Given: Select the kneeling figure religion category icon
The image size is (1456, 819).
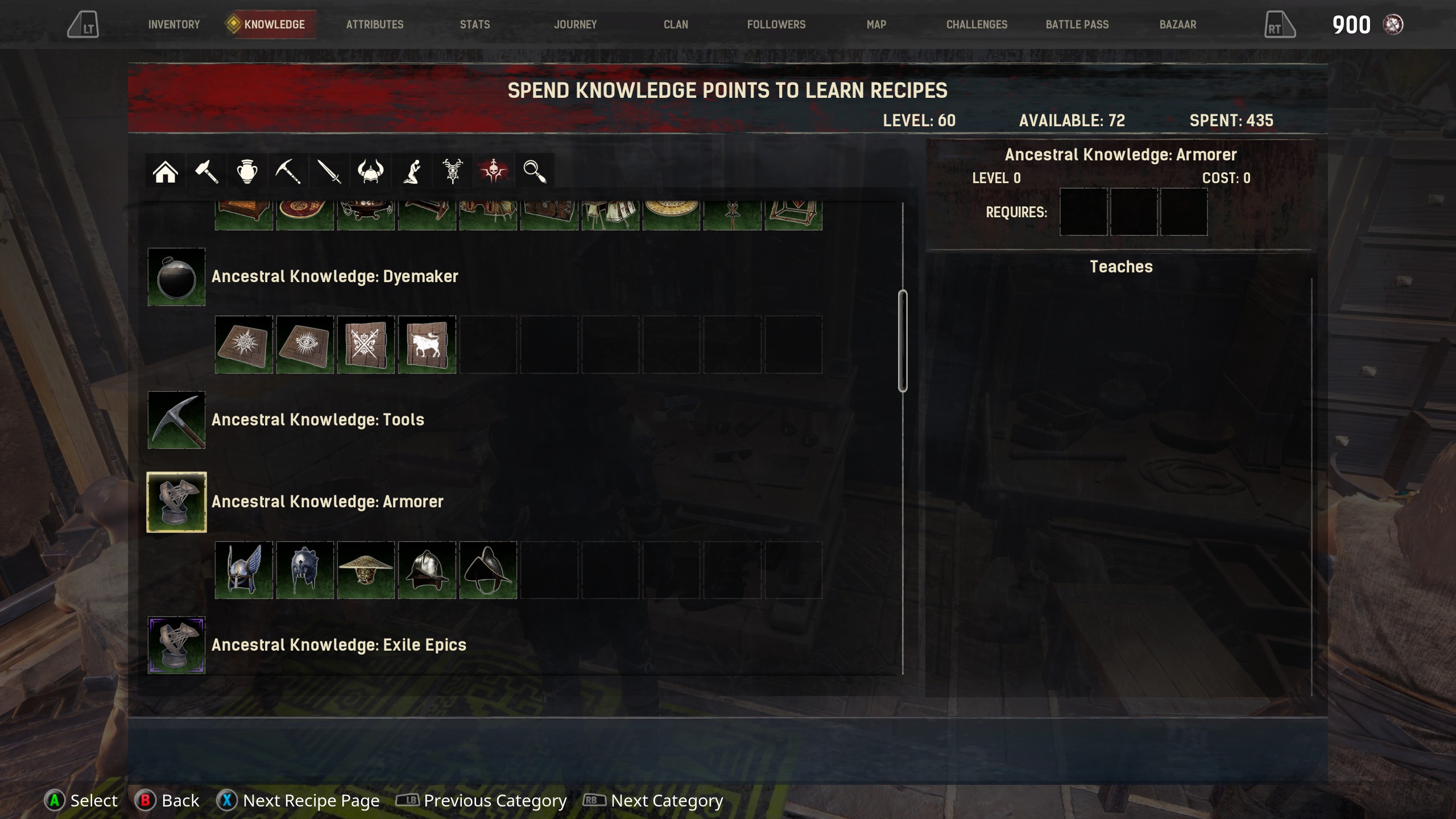Looking at the screenshot, I should click(411, 171).
